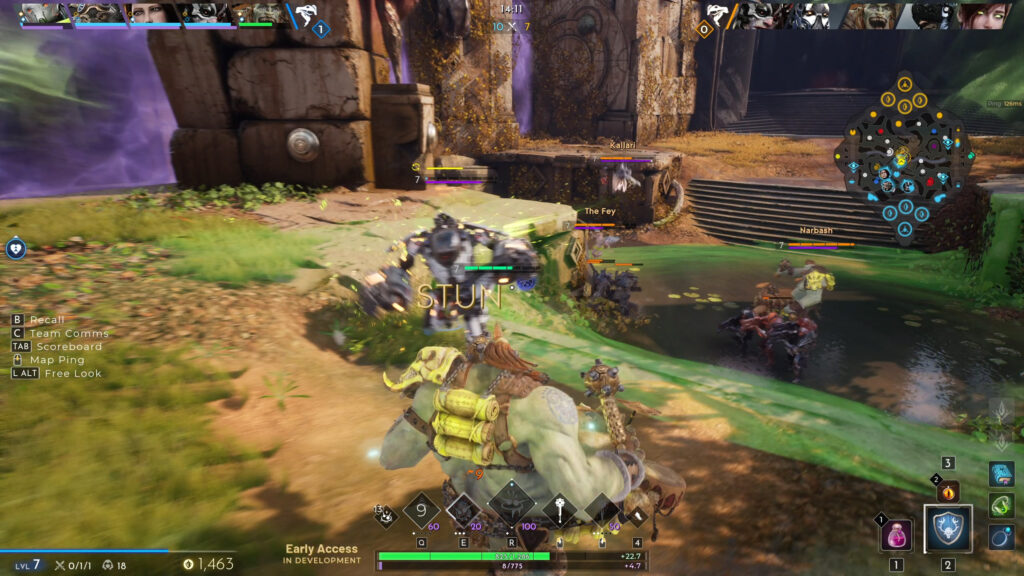
Task: Activate the Q ability showing cooldown 9
Action: (421, 512)
